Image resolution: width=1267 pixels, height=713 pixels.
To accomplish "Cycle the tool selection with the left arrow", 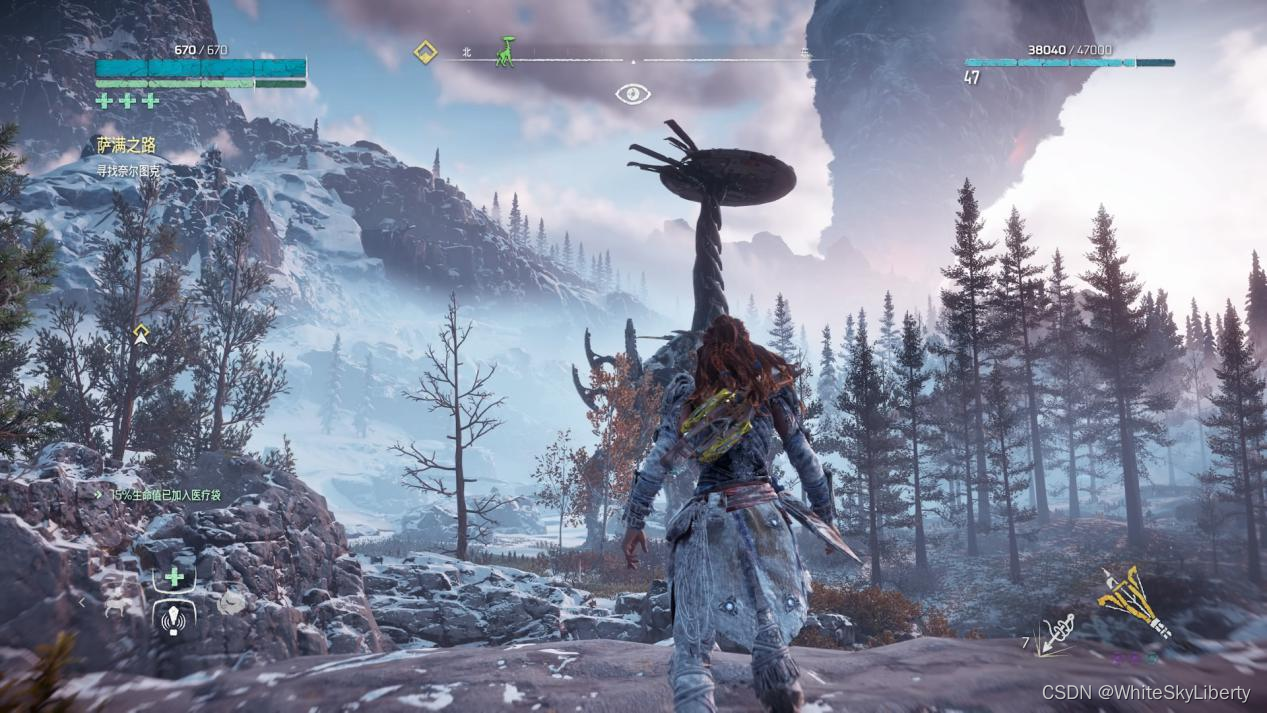I will (83, 603).
